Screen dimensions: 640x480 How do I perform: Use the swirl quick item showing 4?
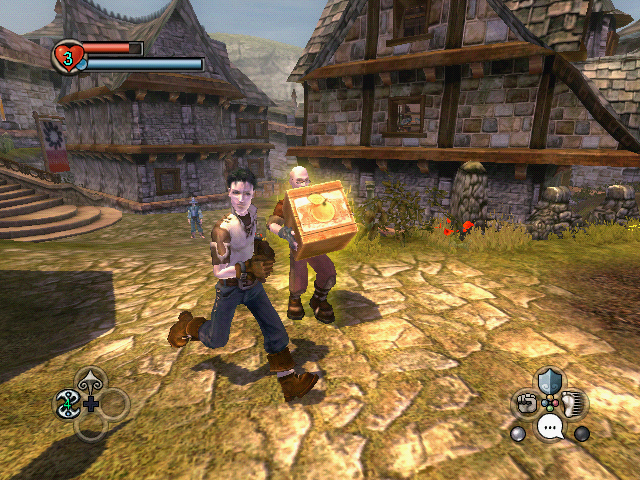67,404
